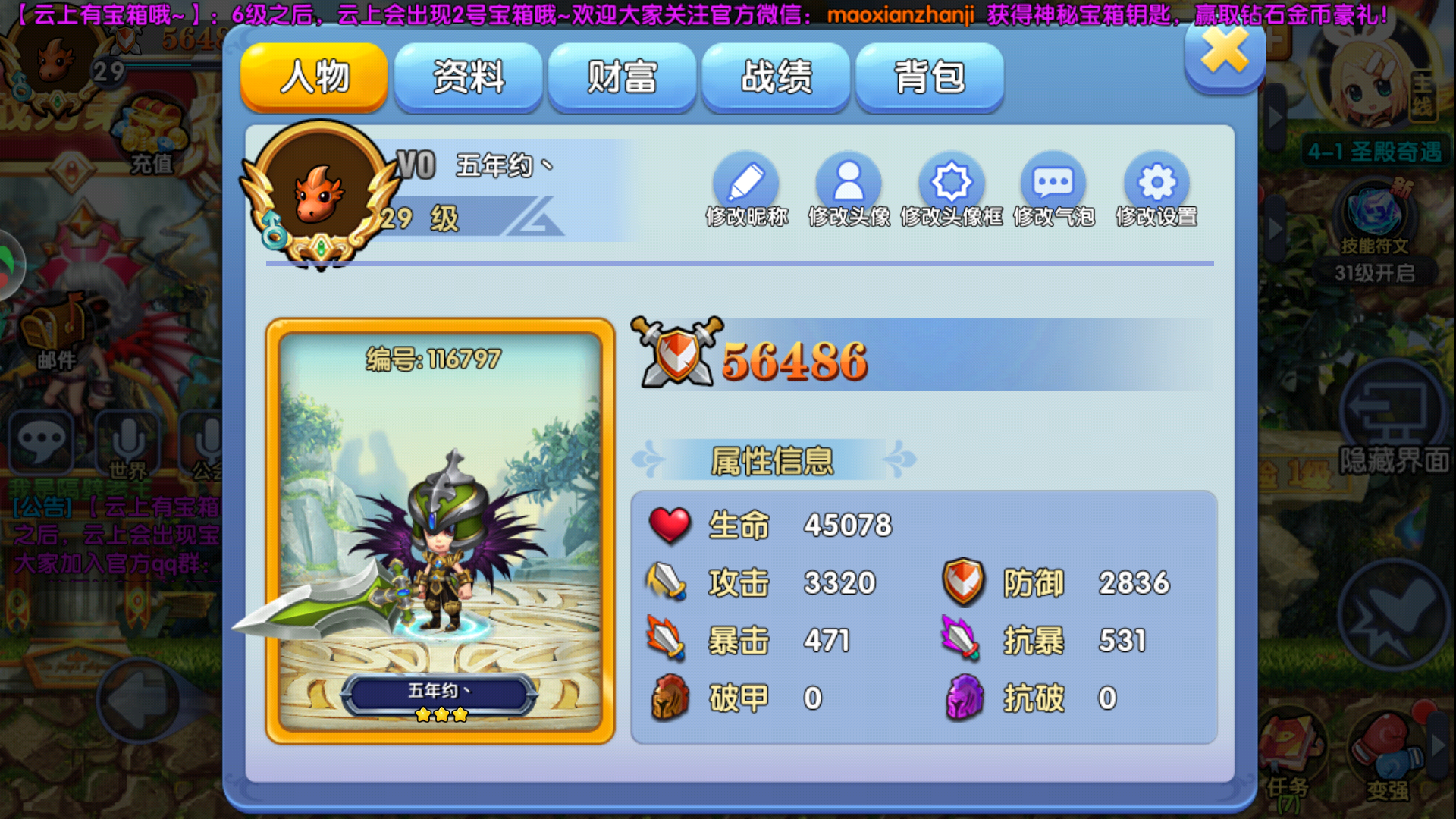Close the character panel with the X
1456x819 pixels.
pyautogui.click(x=1224, y=53)
